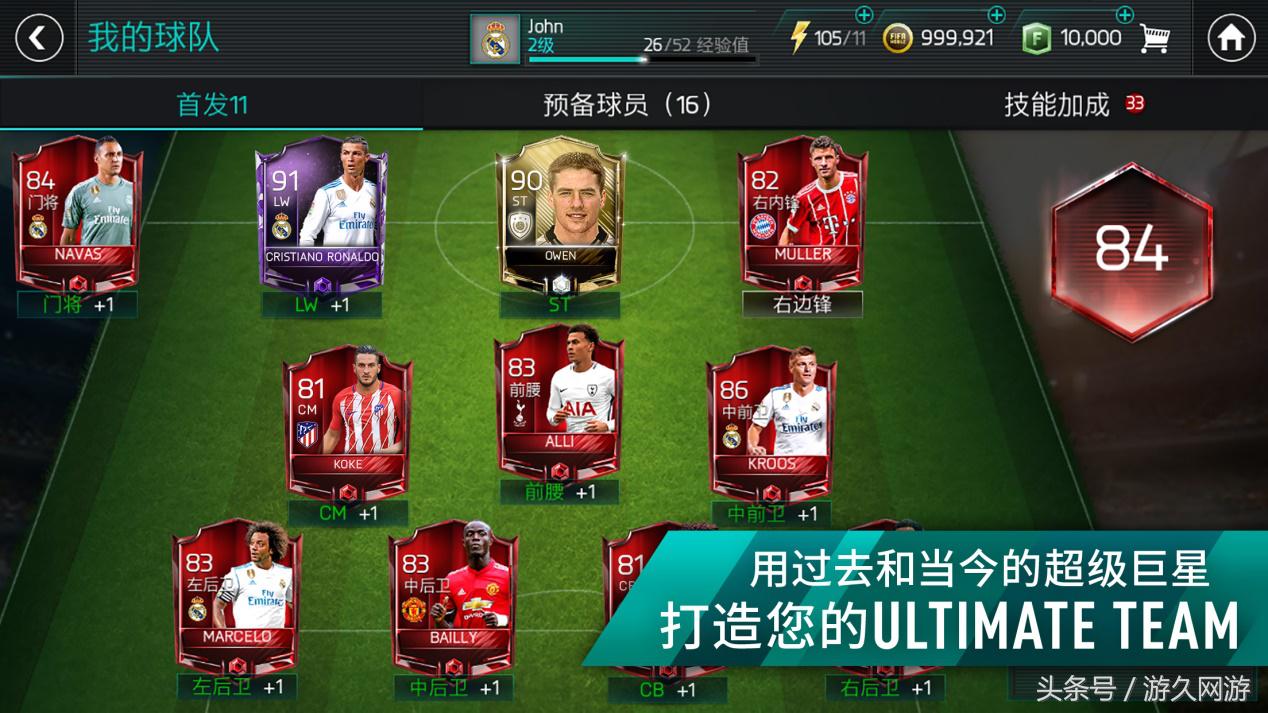Switch to the 首发11 tab
The image size is (1268, 713).
coord(211,104)
